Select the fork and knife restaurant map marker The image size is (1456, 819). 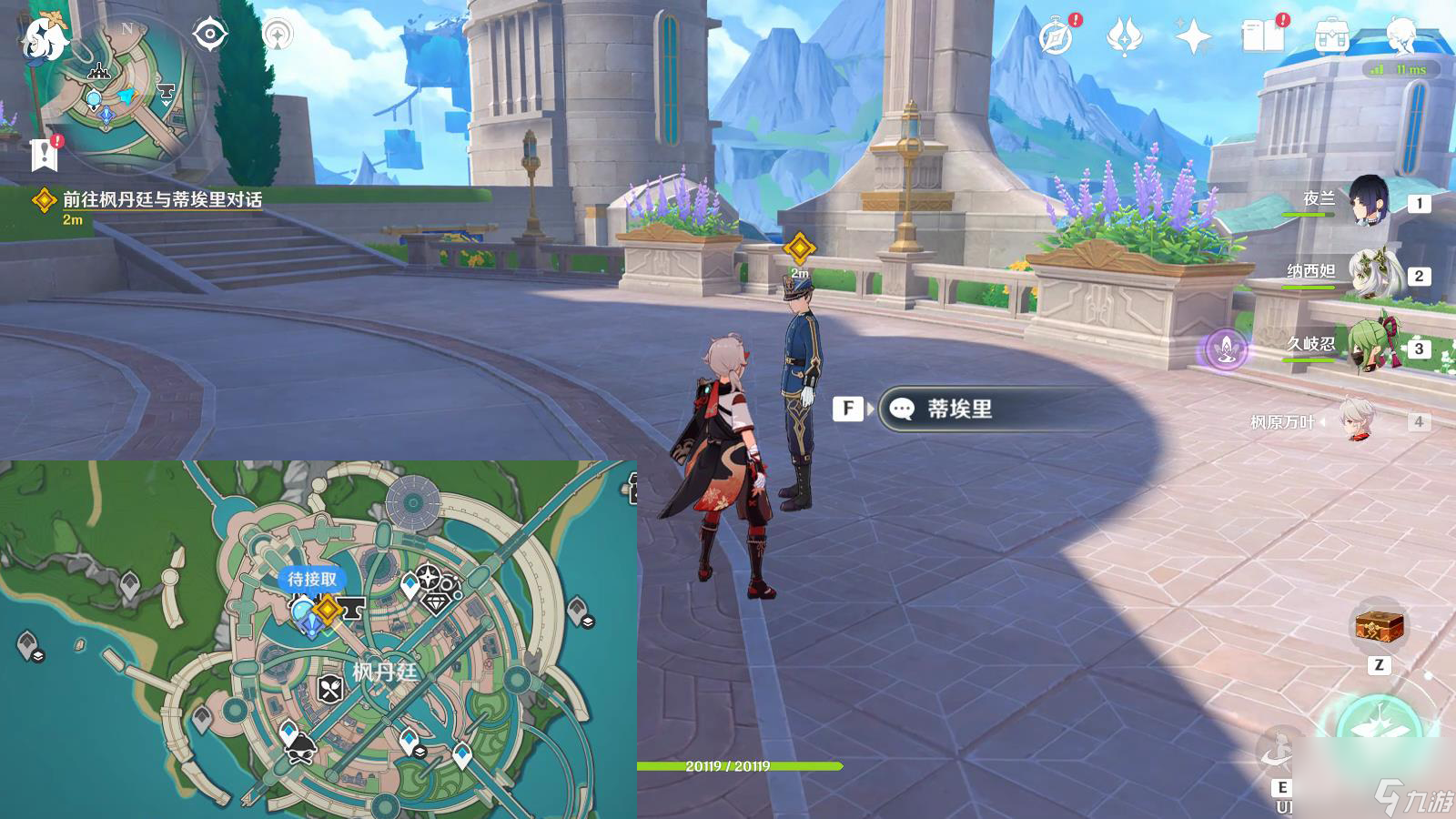[330, 688]
